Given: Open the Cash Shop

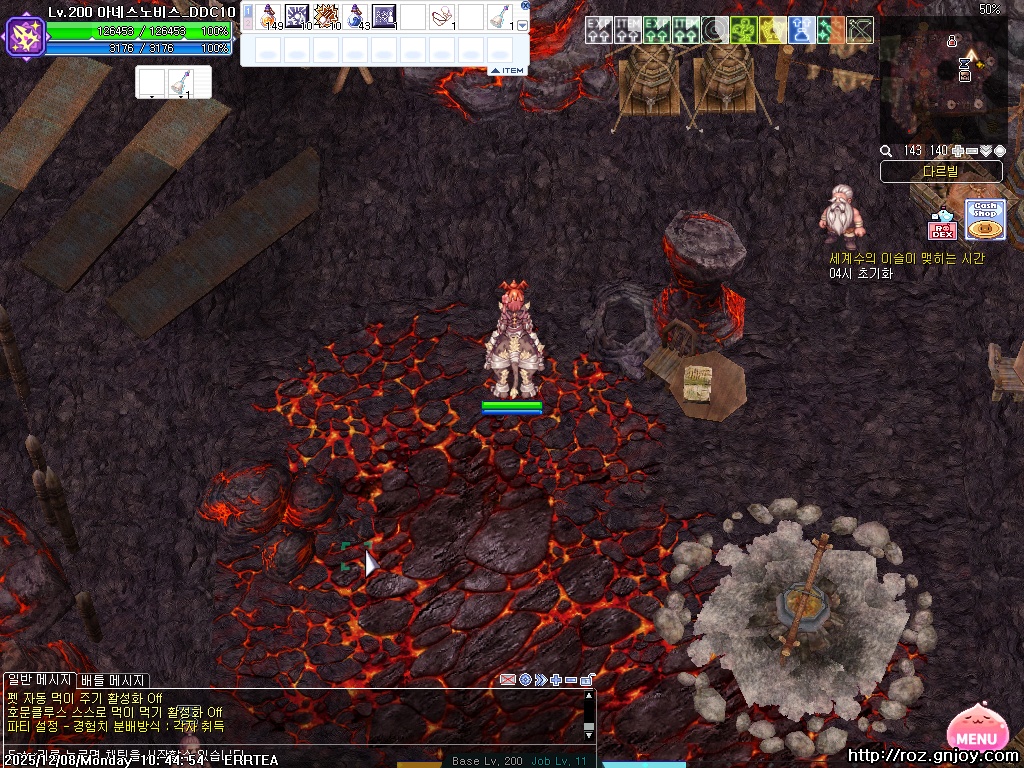Looking at the screenshot, I should (x=985, y=220).
